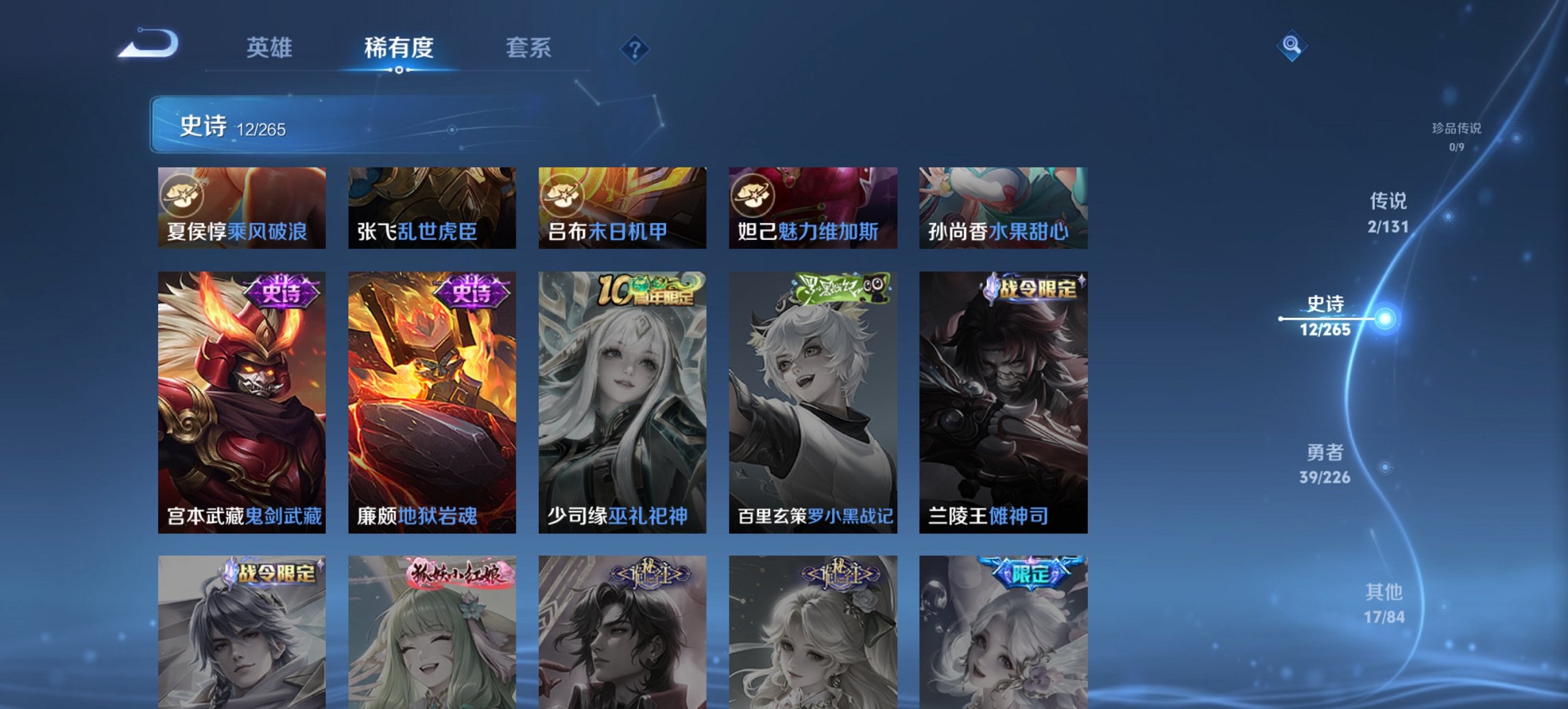Open the 少司缘巫礼祀神 skin thumbnail
This screenshot has width=1568, height=709.
click(621, 397)
